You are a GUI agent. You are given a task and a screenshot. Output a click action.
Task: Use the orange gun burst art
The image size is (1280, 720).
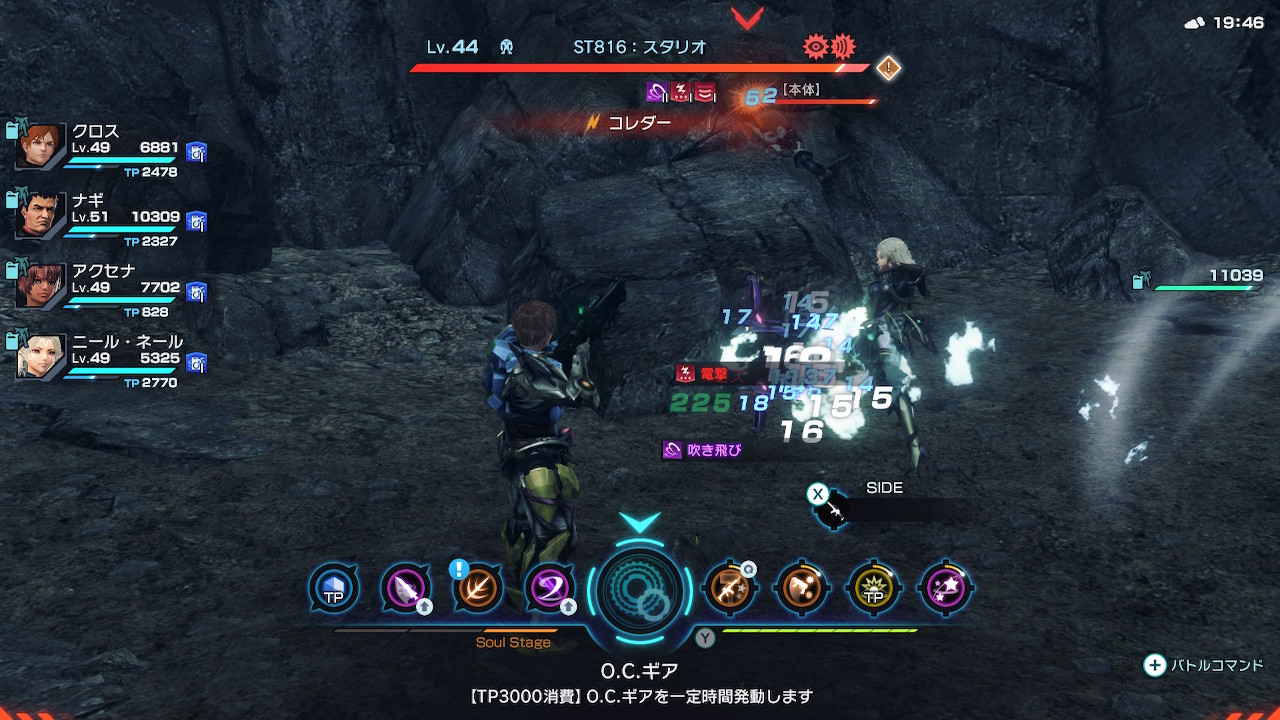[x=801, y=588]
